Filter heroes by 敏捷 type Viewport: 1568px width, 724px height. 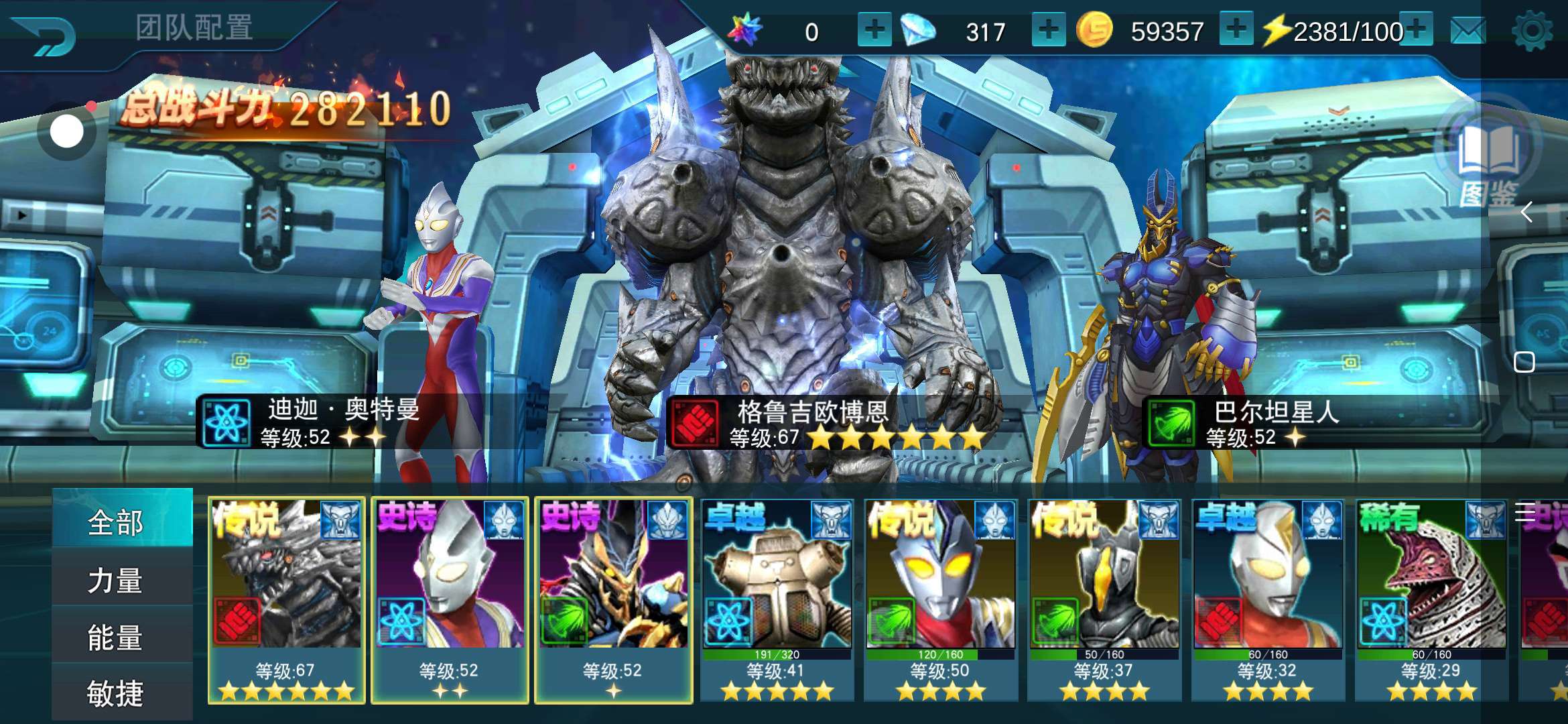point(115,692)
